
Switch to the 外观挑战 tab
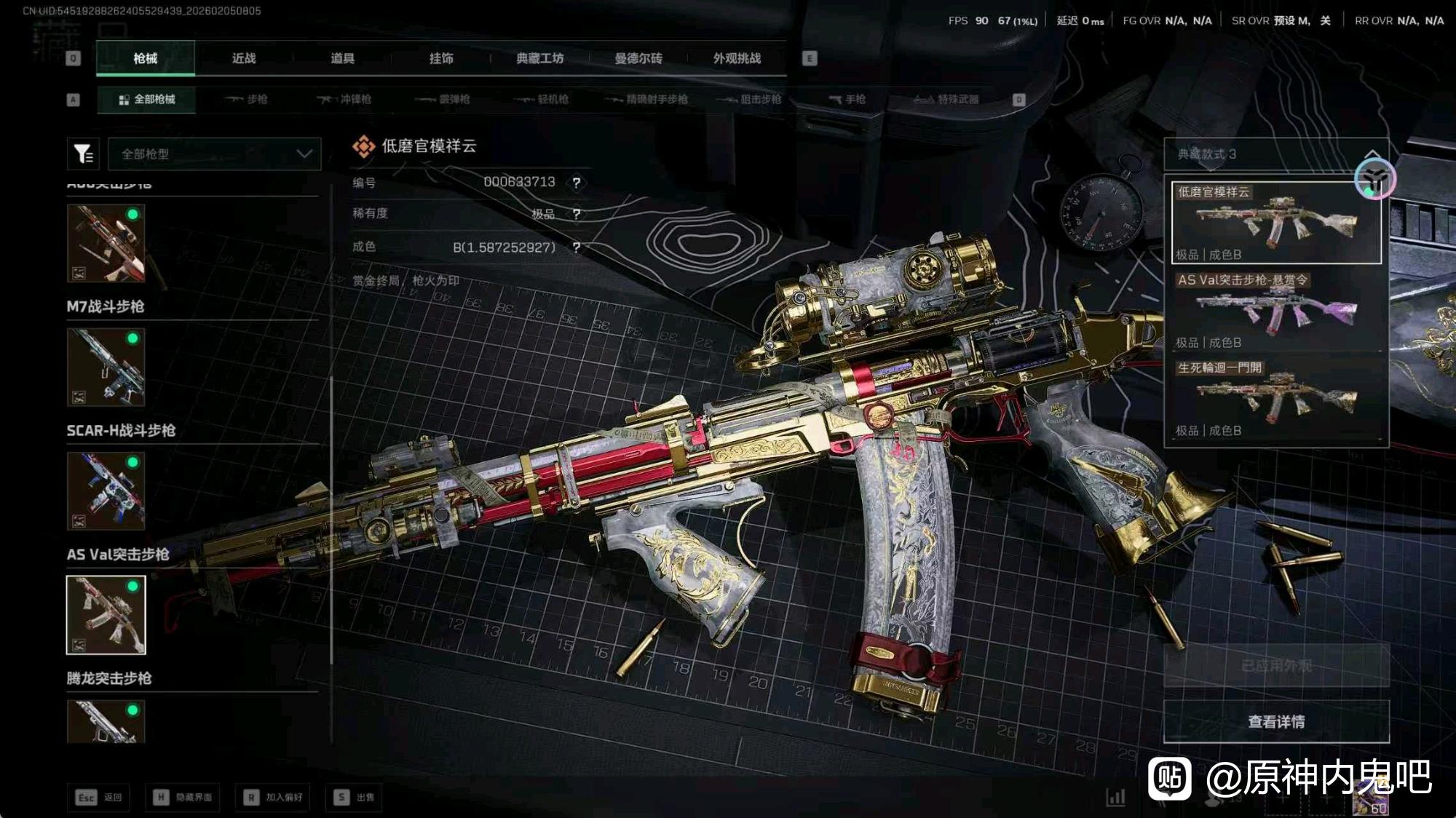737,58
